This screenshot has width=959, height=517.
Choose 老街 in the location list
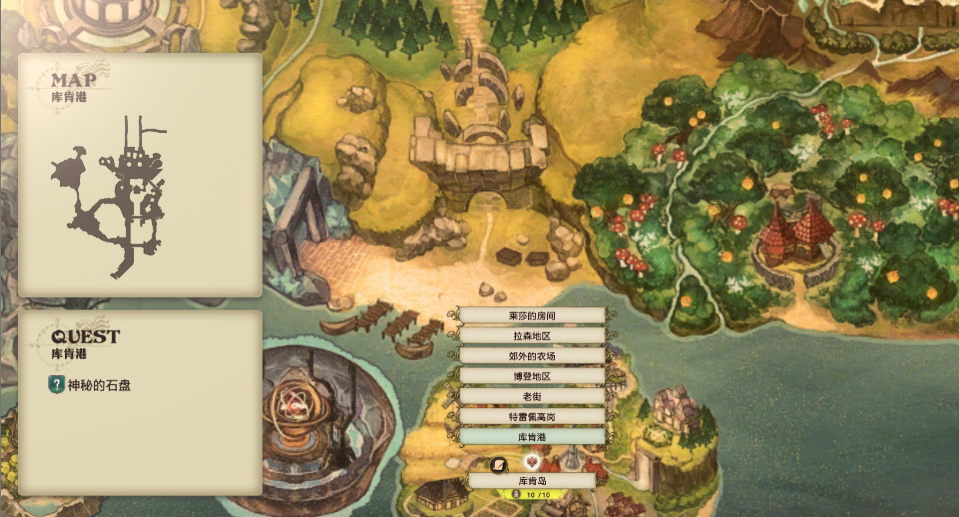(x=531, y=396)
